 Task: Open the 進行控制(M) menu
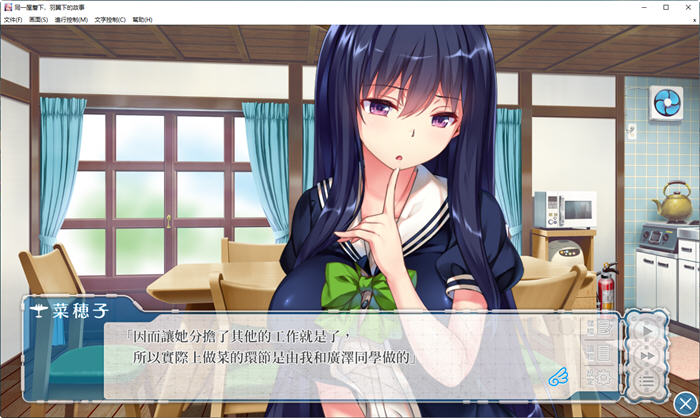71,19
